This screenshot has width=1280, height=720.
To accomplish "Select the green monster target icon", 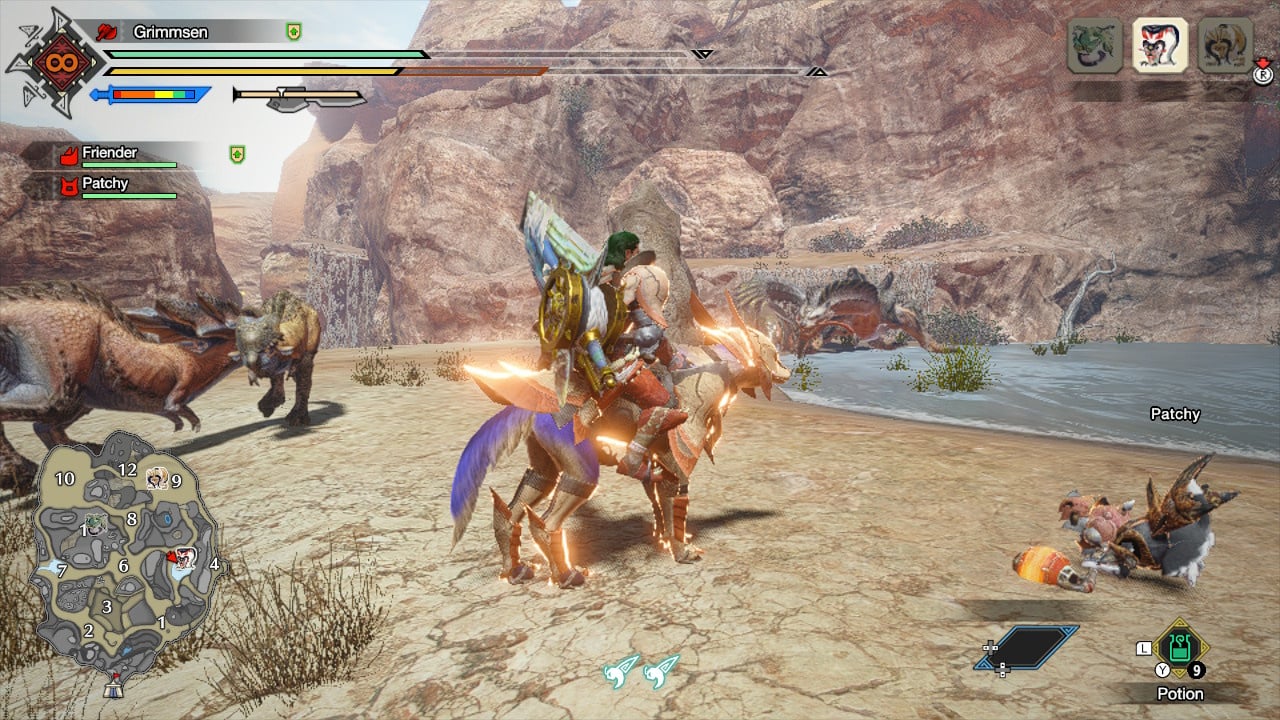I will (x=1094, y=45).
